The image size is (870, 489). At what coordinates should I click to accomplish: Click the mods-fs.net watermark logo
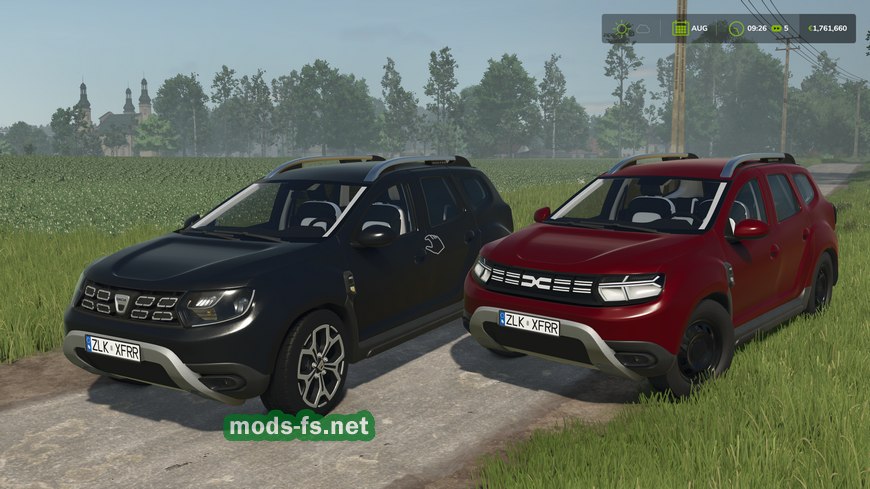pos(299,426)
